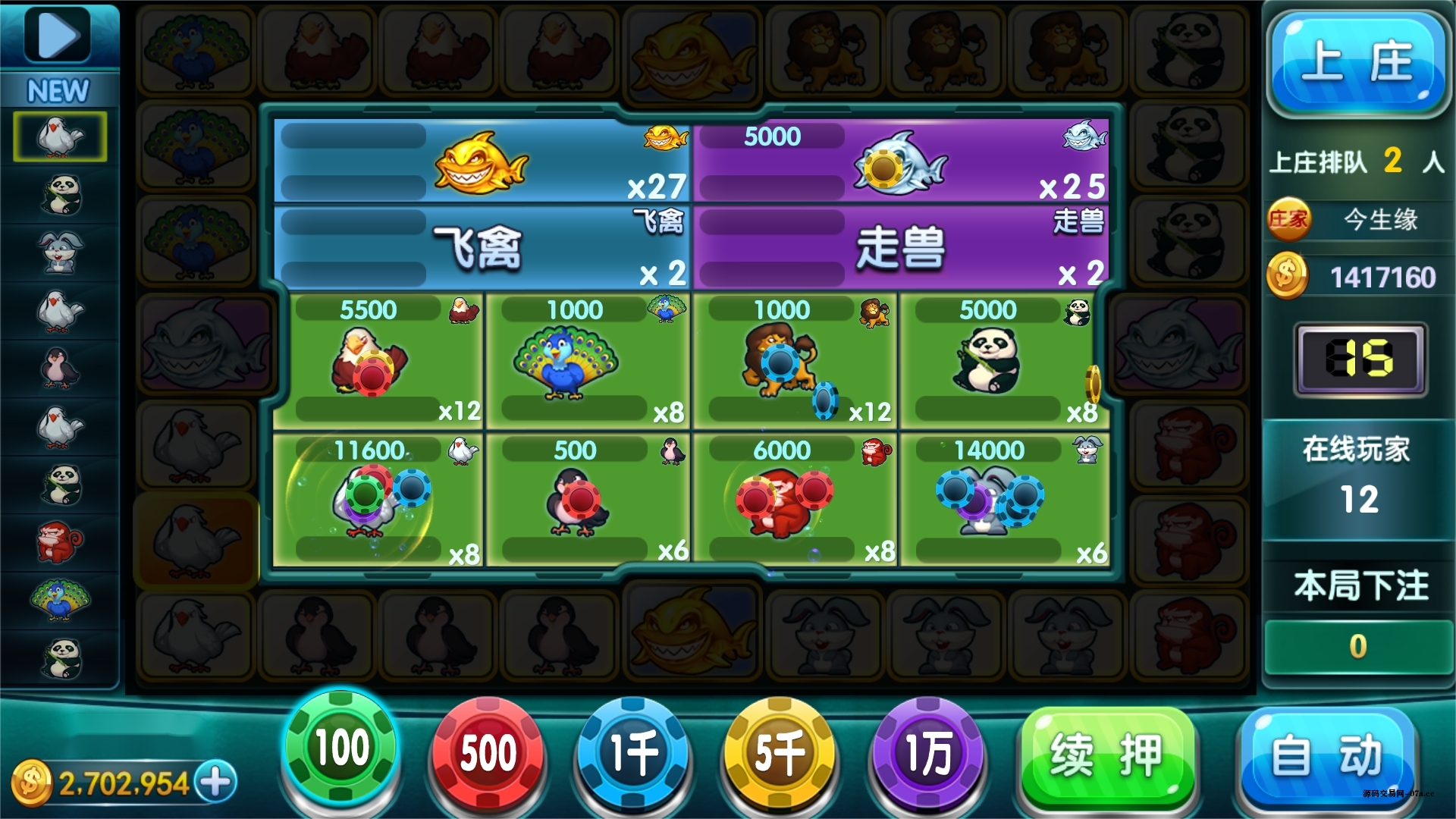Place a bet on 走兽 x2
The height and width of the screenshot is (819, 1456).
[x=901, y=247]
